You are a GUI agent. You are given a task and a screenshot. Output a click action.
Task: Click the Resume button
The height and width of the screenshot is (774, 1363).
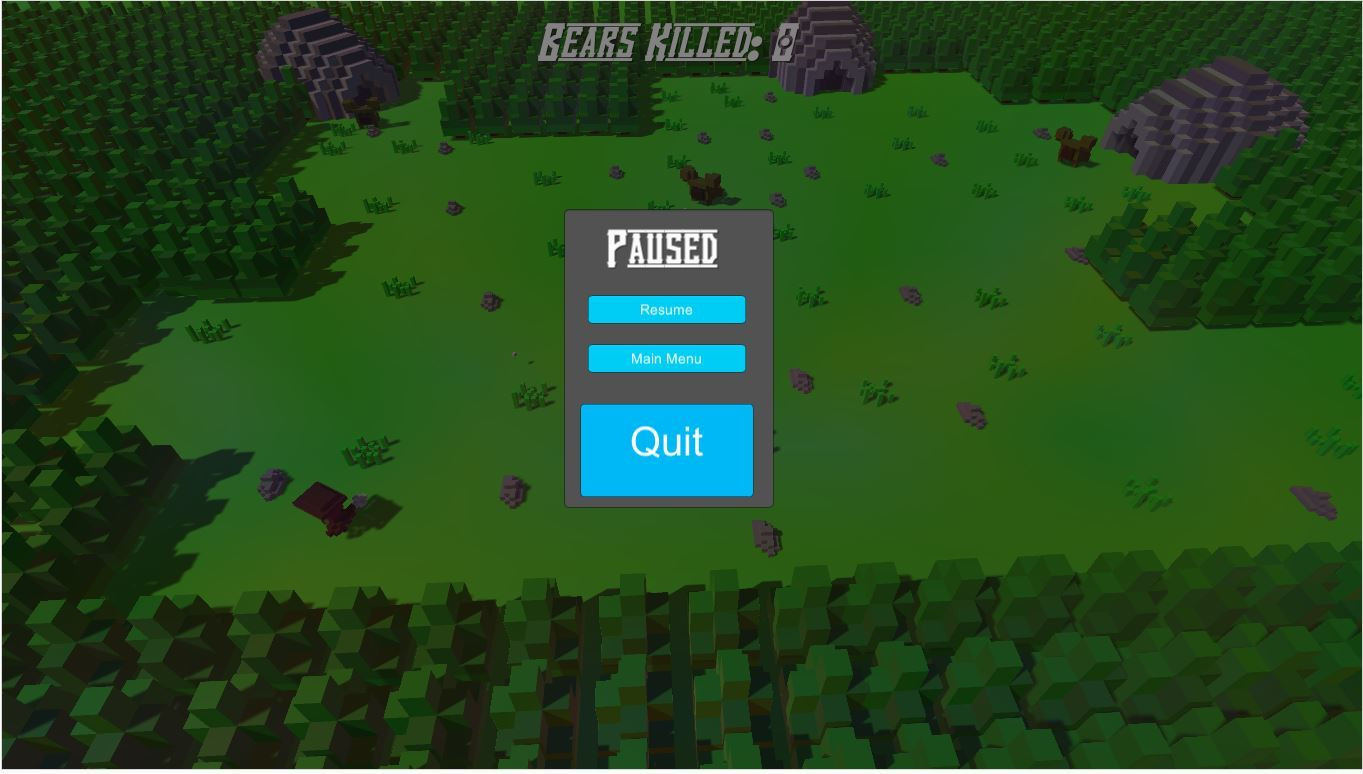coord(666,309)
